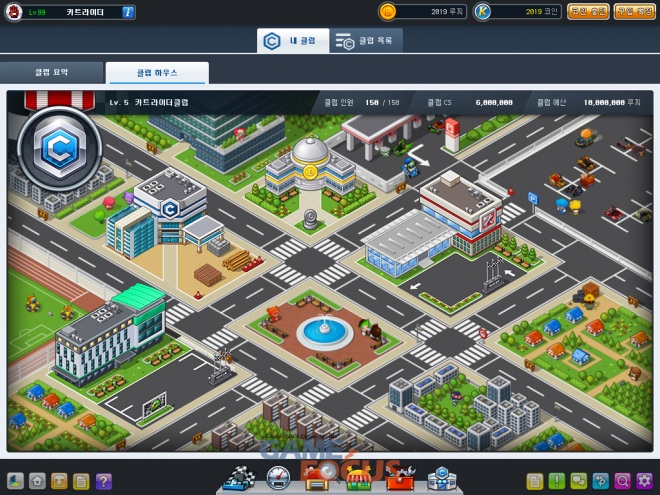This screenshot has height=495, width=660.
Task: Click the blue T icon beside player name
Action: (x=129, y=11)
